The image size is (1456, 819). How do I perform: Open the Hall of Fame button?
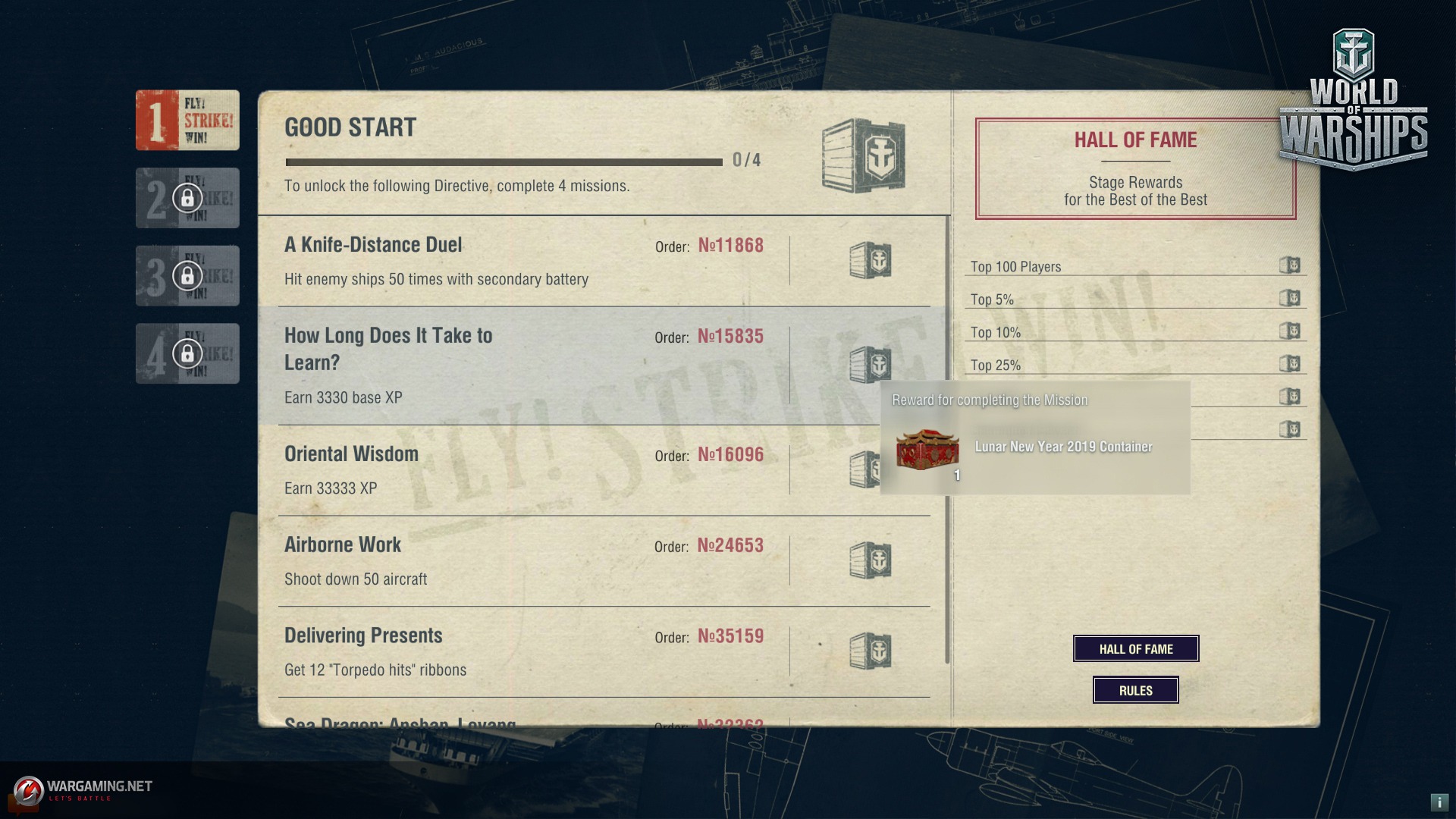tap(1135, 648)
